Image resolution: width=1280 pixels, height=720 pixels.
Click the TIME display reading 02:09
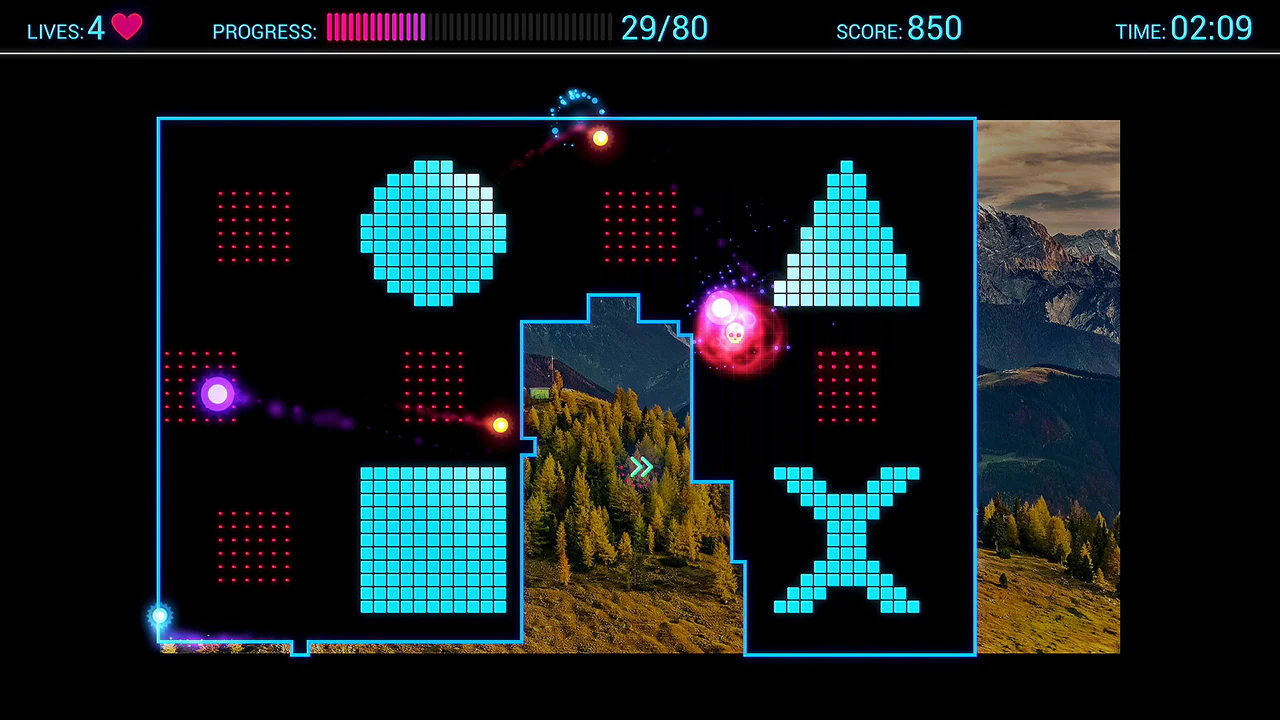[x=1211, y=29]
